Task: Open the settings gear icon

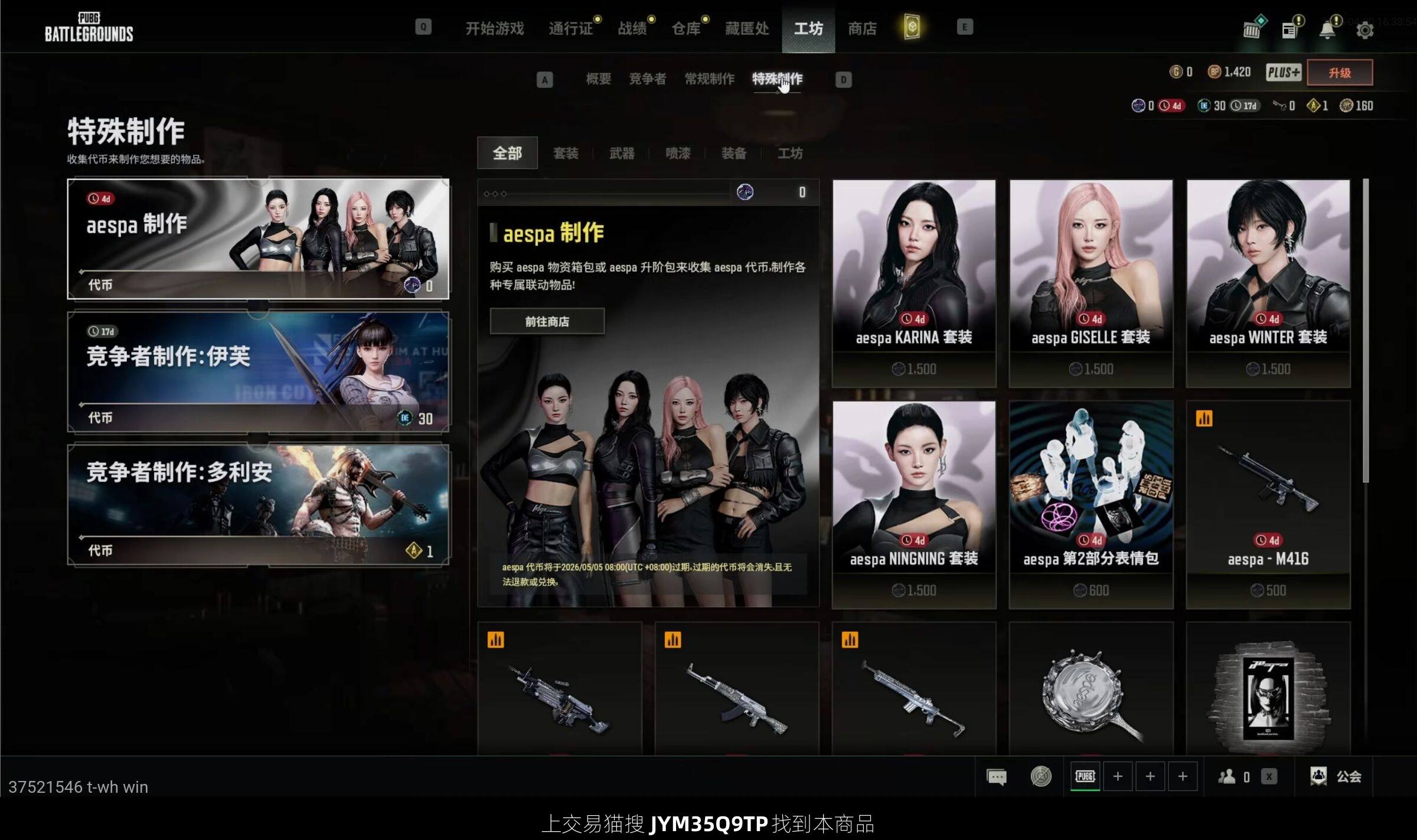Action: click(1364, 30)
